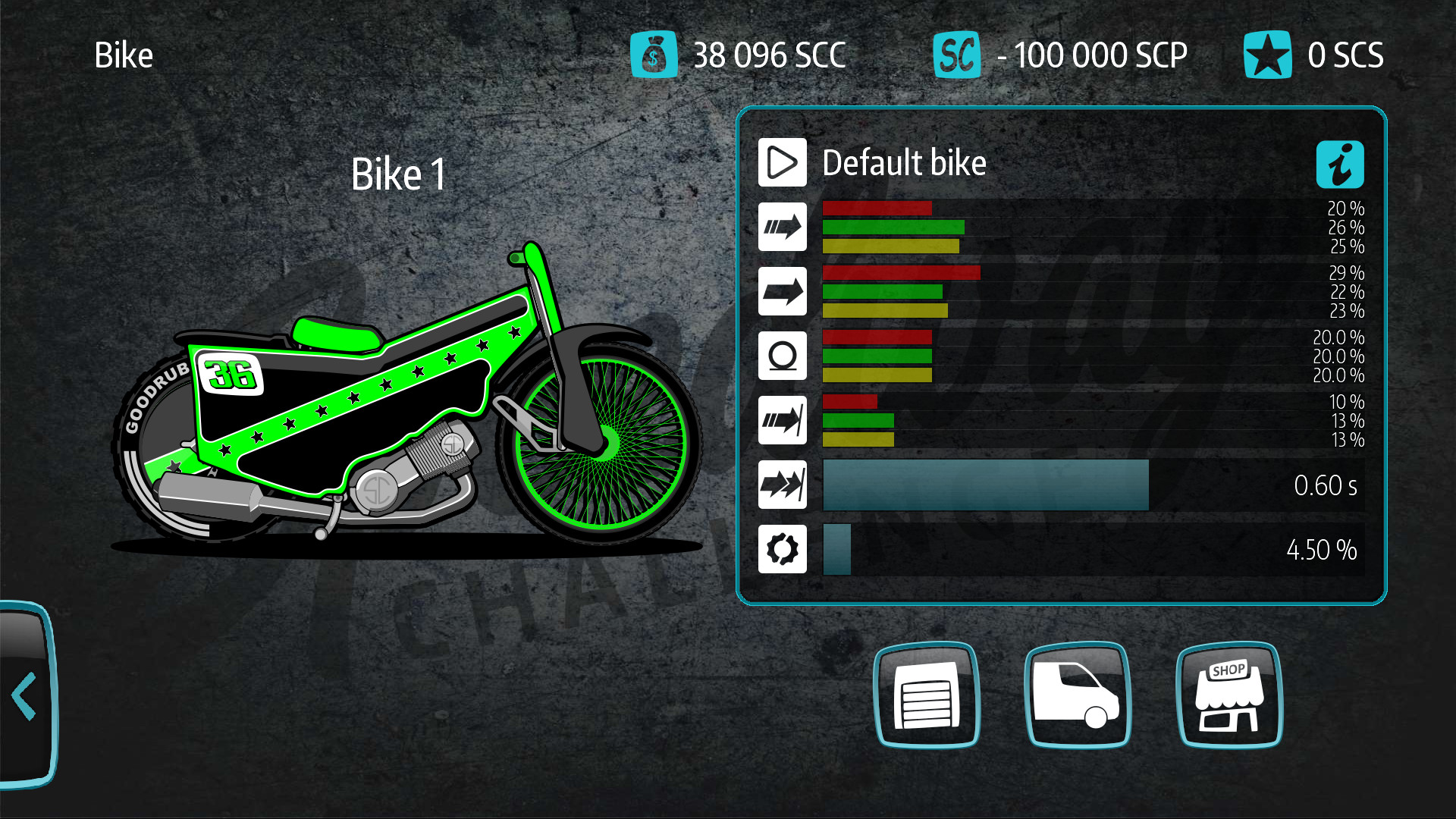Viewport: 1456px width, 819px height.
Task: Open the garage list icon
Action: coord(927,695)
